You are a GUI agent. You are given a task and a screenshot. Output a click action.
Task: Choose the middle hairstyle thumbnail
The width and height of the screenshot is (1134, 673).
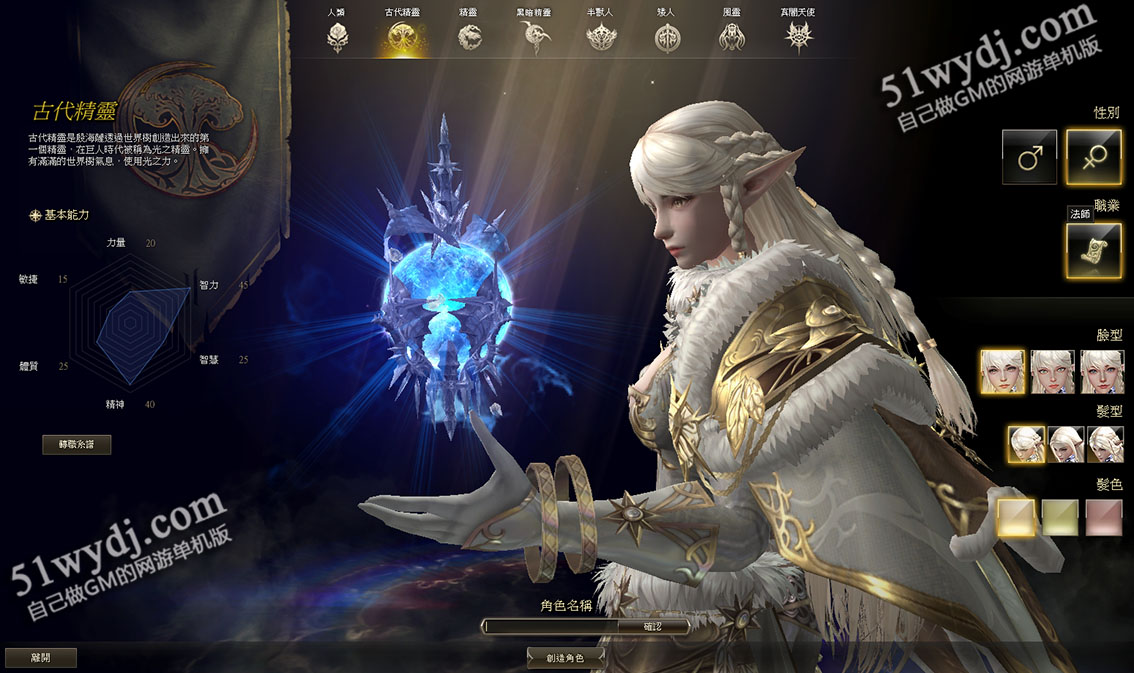pos(1066,444)
